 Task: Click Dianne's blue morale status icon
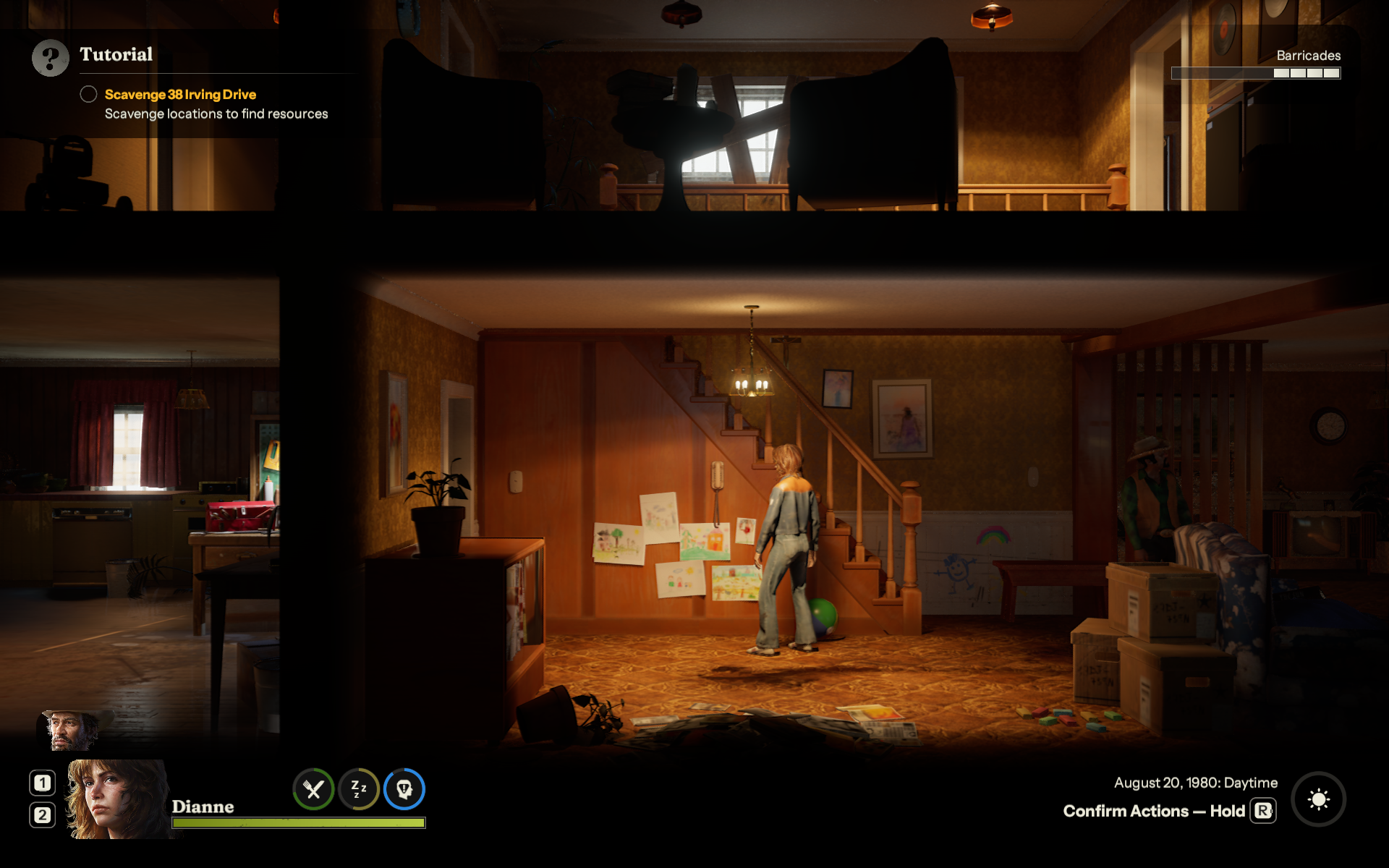point(404,789)
